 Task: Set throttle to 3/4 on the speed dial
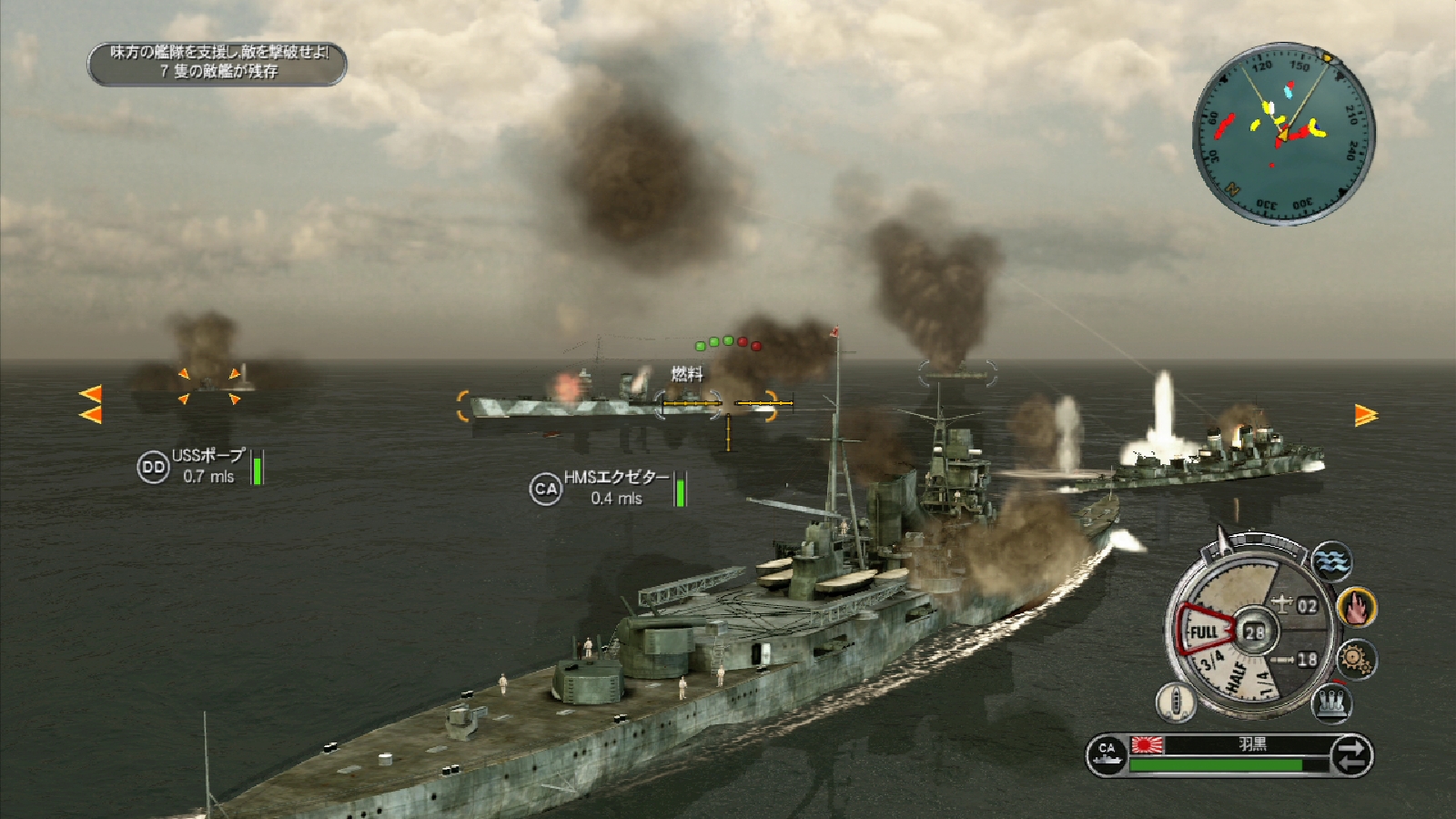pyautogui.click(x=1211, y=662)
